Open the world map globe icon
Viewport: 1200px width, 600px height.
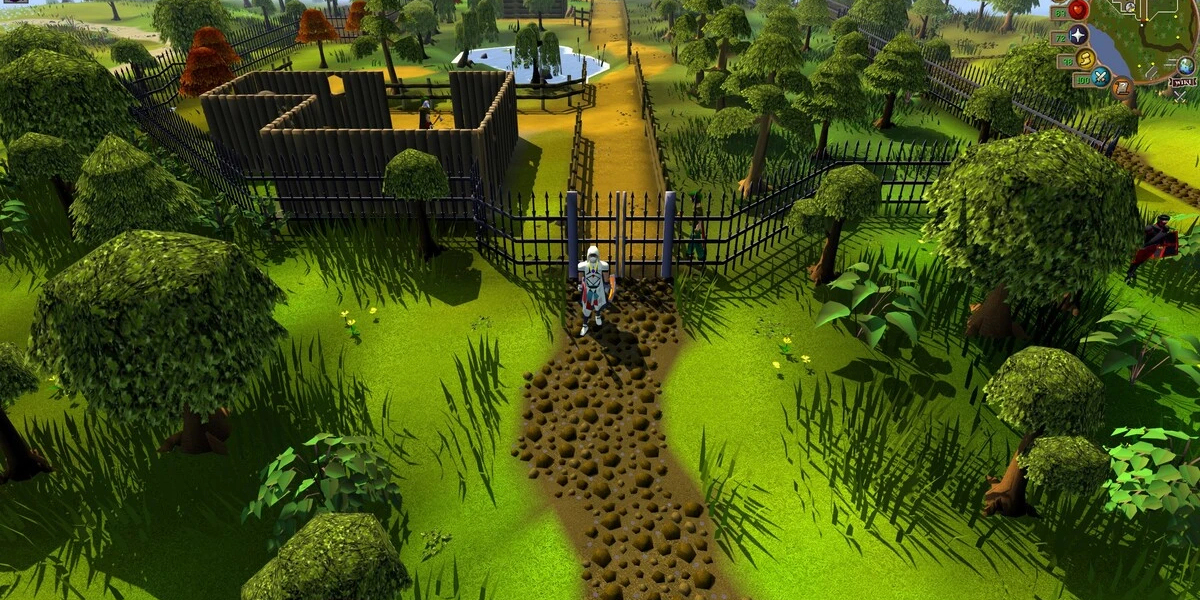(x=1186, y=65)
